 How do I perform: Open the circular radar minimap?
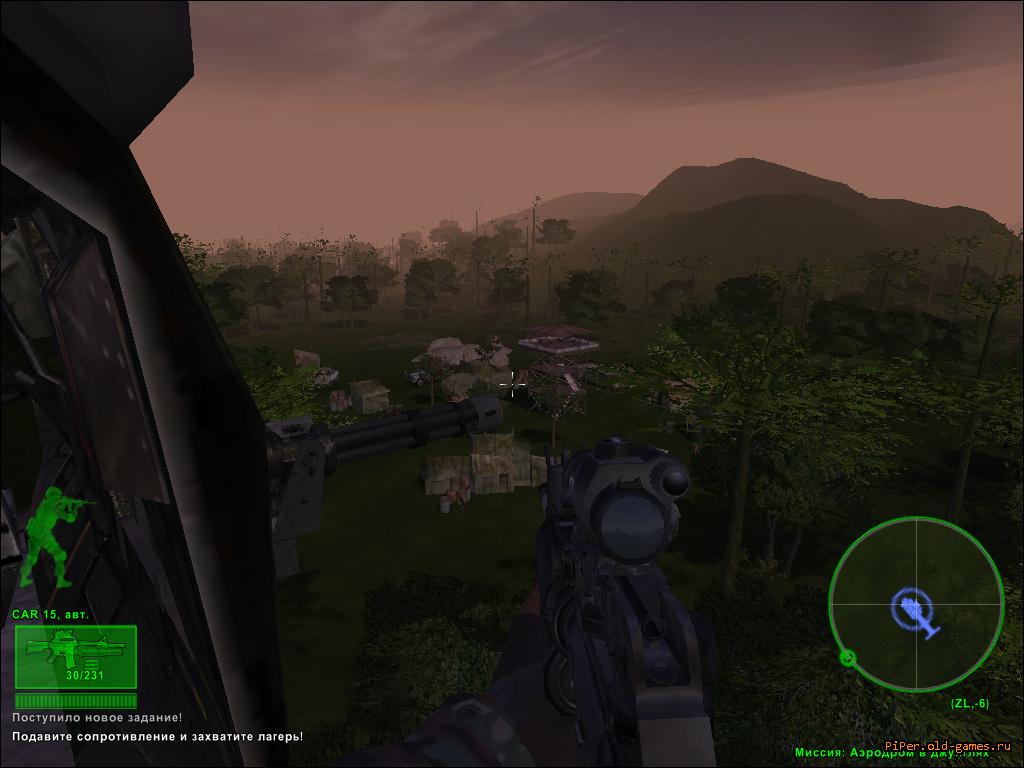tap(915, 604)
